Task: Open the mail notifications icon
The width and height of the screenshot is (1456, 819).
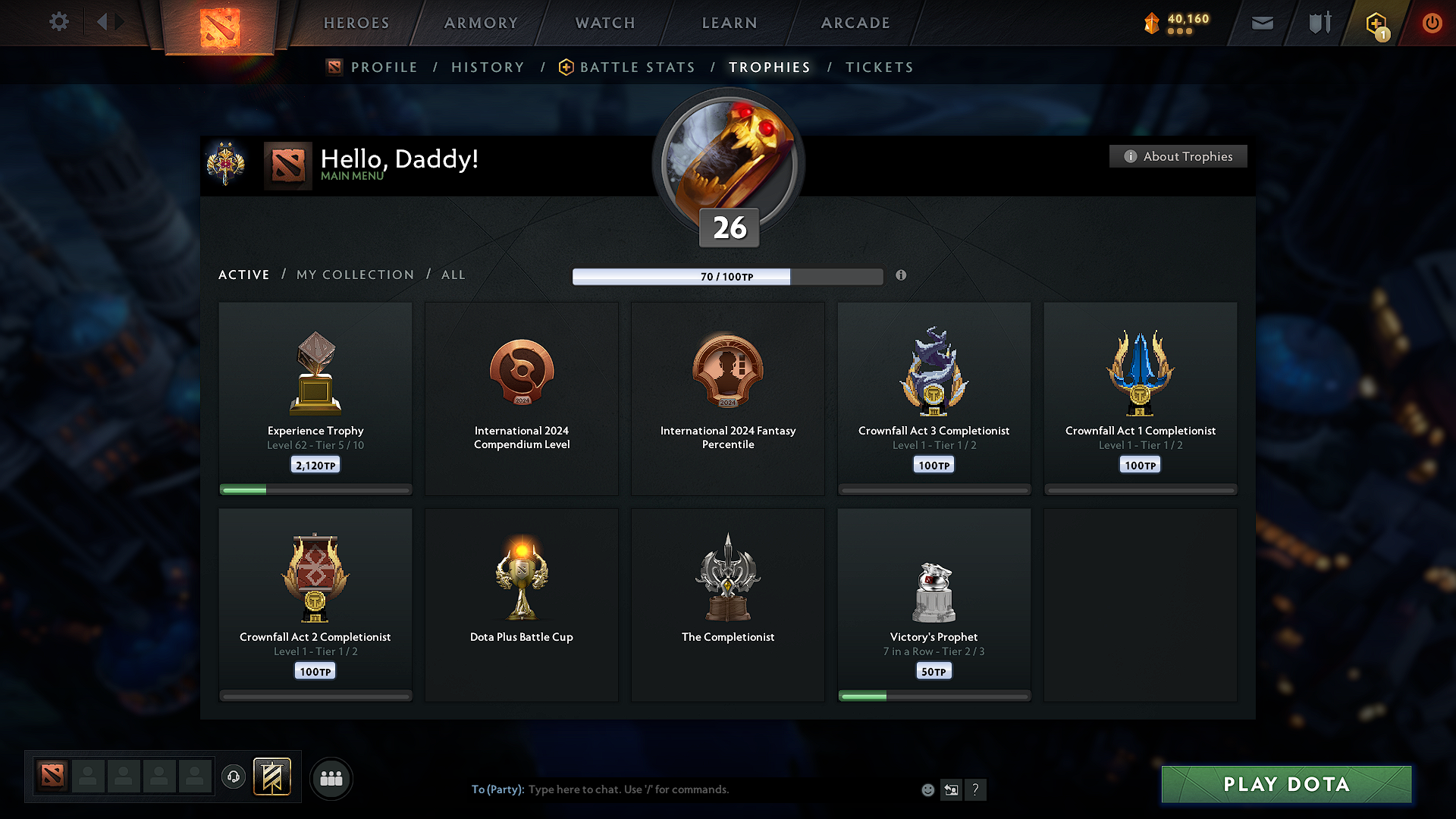Action: click(1262, 23)
